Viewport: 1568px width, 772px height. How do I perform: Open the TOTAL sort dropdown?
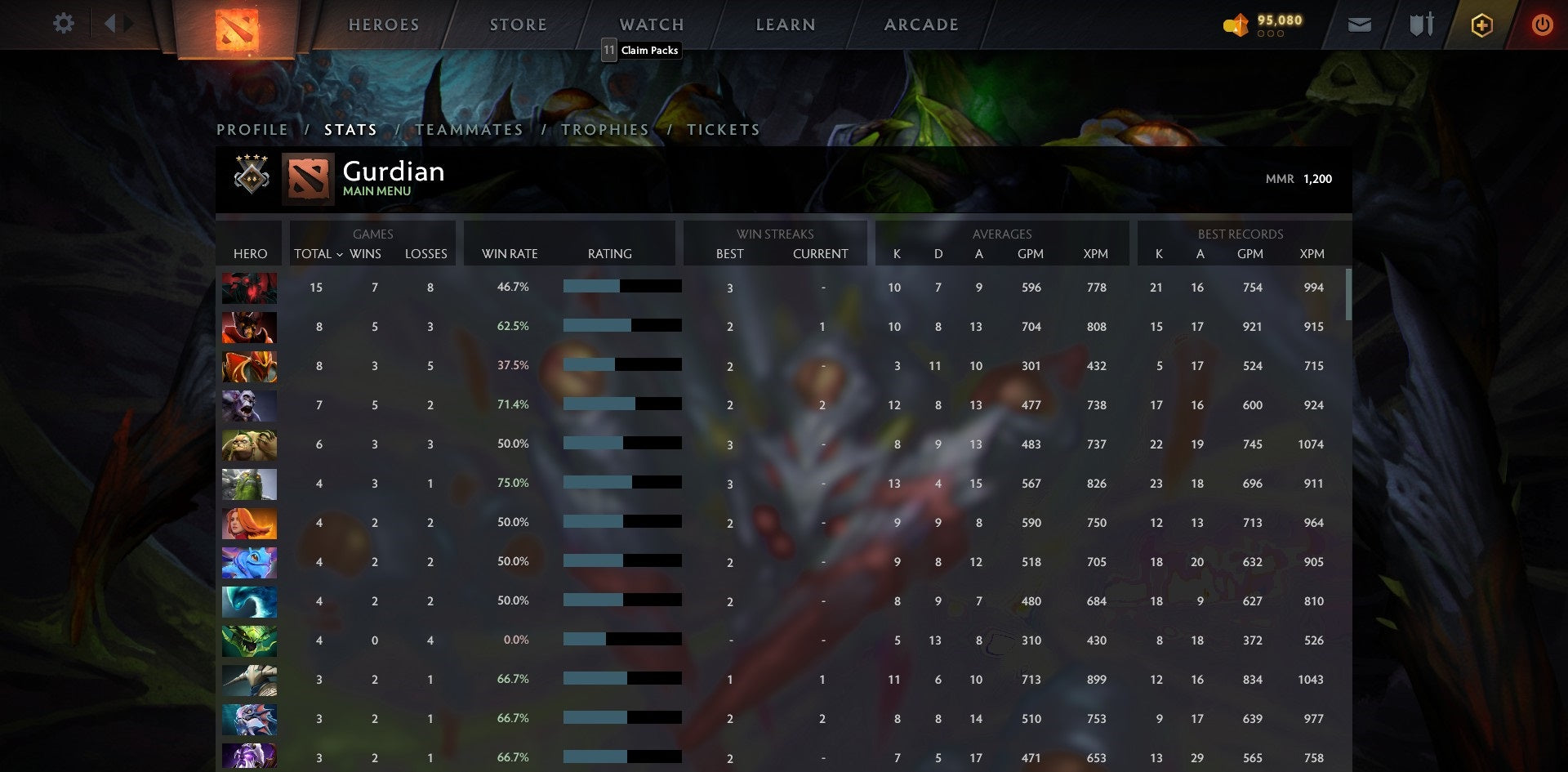pyautogui.click(x=318, y=254)
